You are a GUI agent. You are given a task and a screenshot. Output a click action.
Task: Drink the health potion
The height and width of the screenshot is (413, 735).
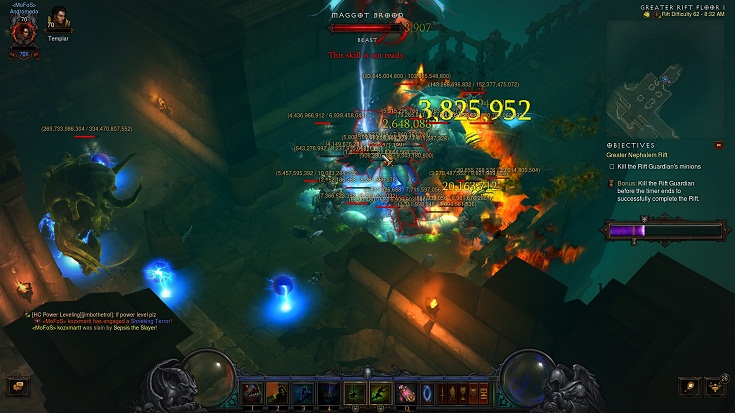click(x=407, y=392)
